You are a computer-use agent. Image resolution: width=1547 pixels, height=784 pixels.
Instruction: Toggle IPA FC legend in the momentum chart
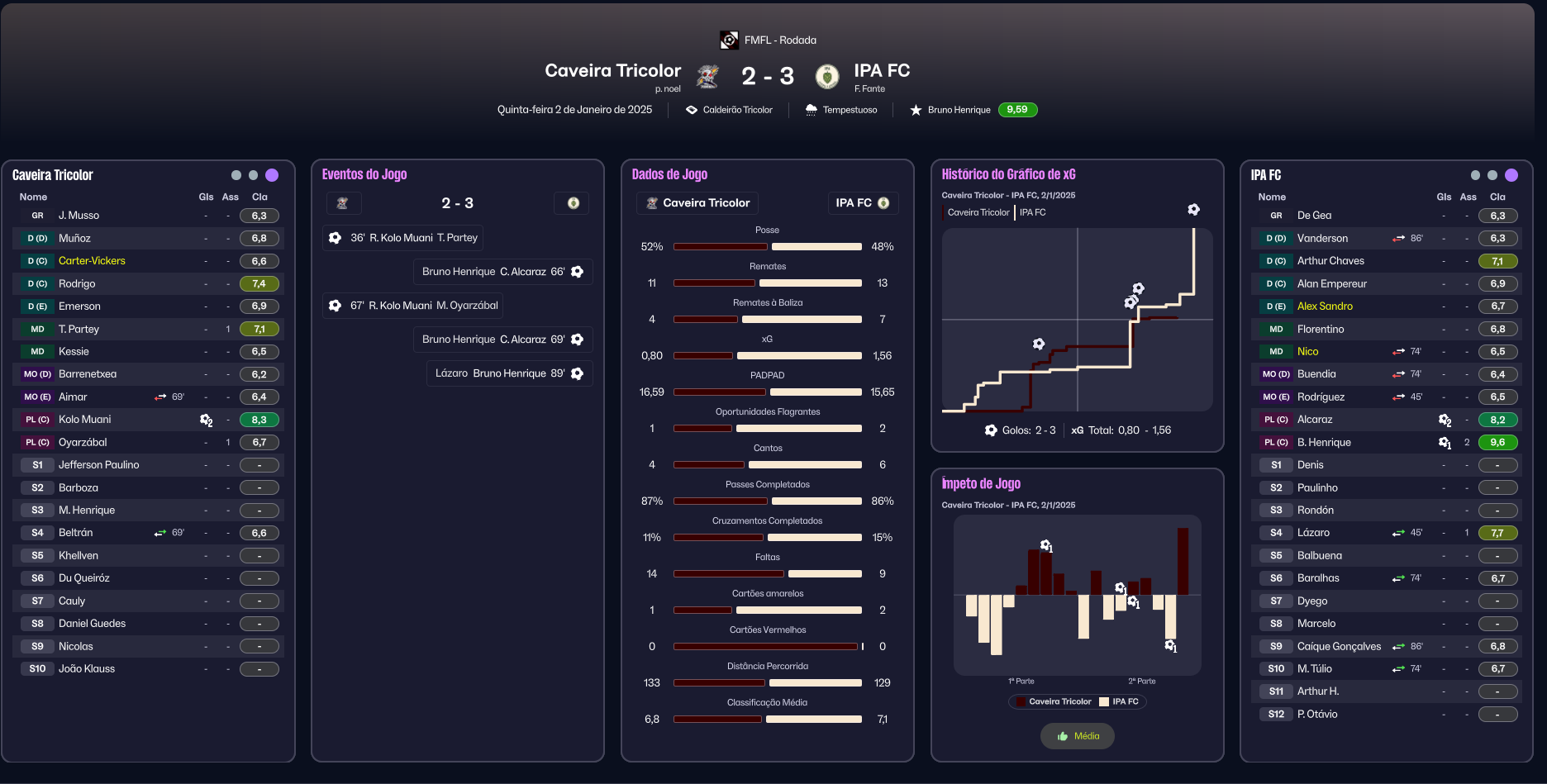point(1120,701)
